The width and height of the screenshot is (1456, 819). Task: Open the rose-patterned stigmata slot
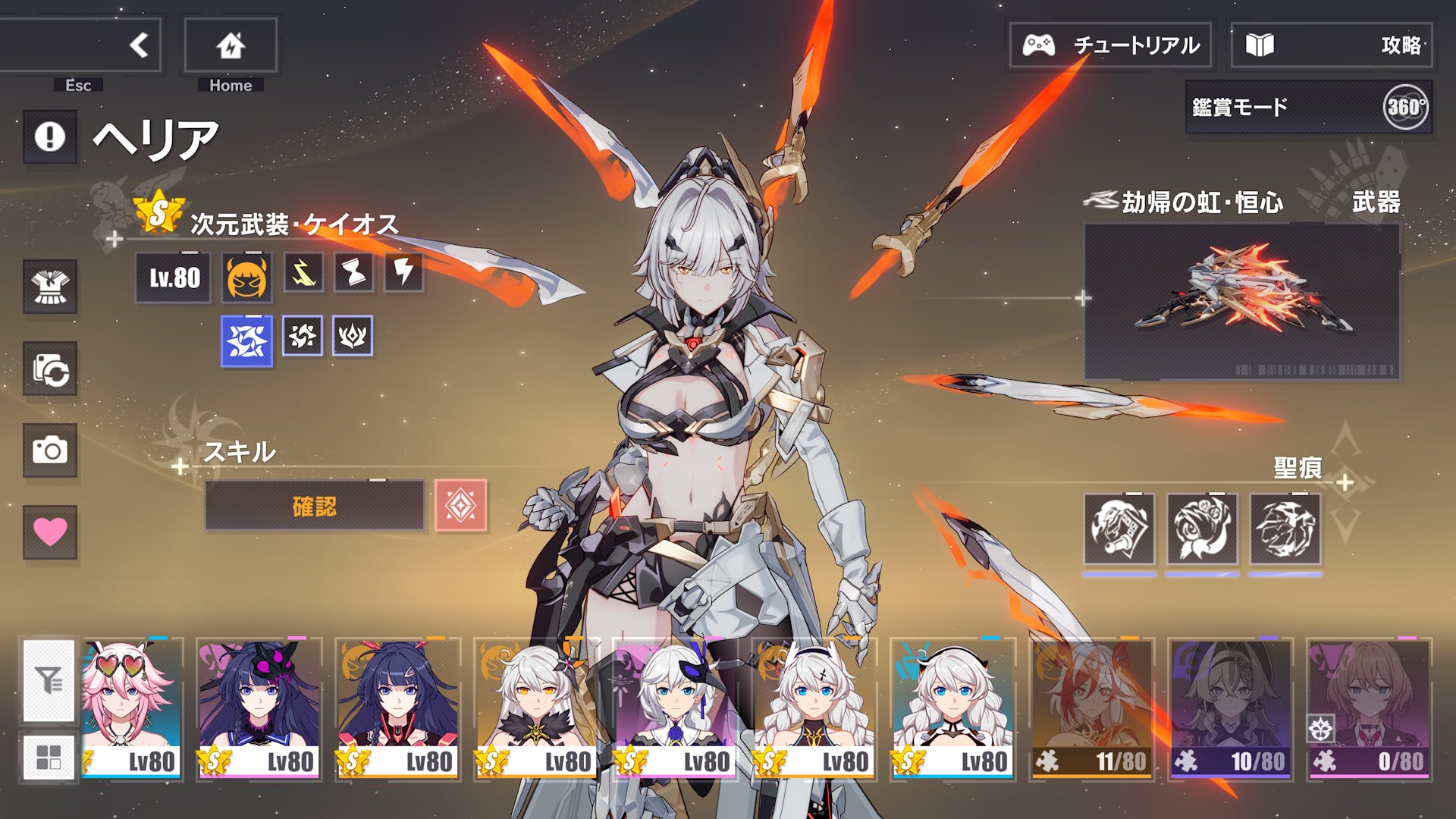(x=1202, y=529)
